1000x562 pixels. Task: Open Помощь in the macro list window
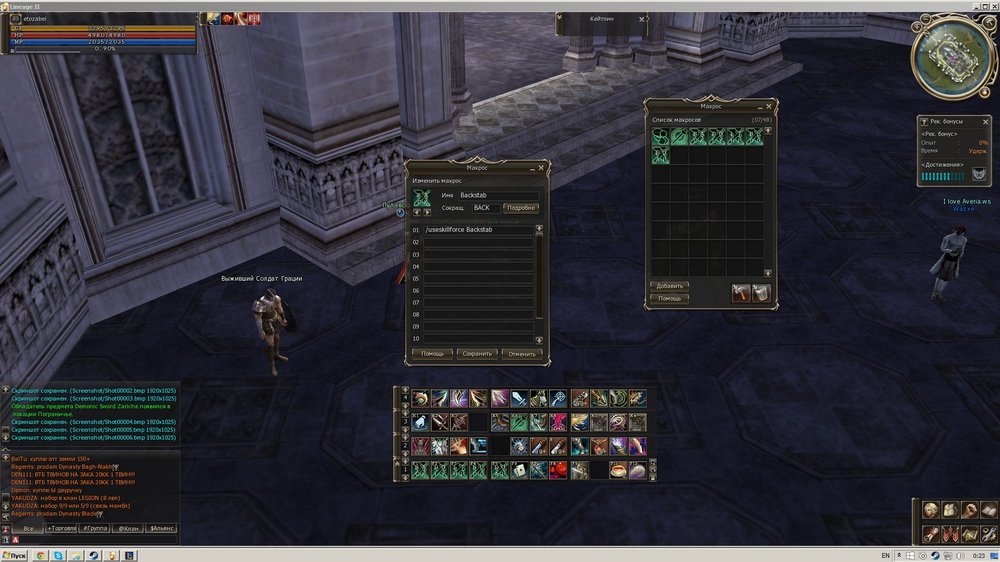click(669, 298)
